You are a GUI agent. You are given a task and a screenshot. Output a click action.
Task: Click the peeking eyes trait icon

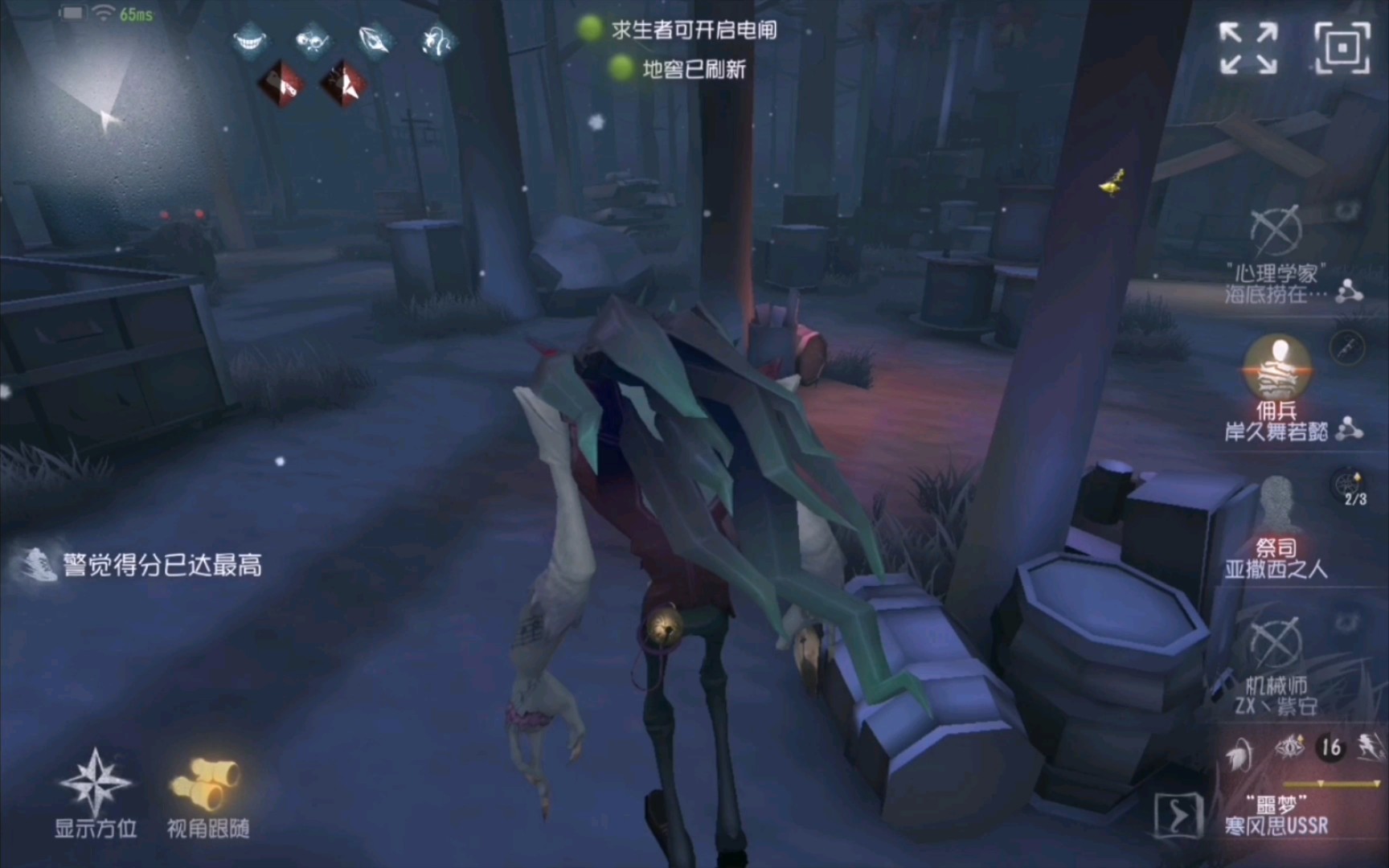312,41
